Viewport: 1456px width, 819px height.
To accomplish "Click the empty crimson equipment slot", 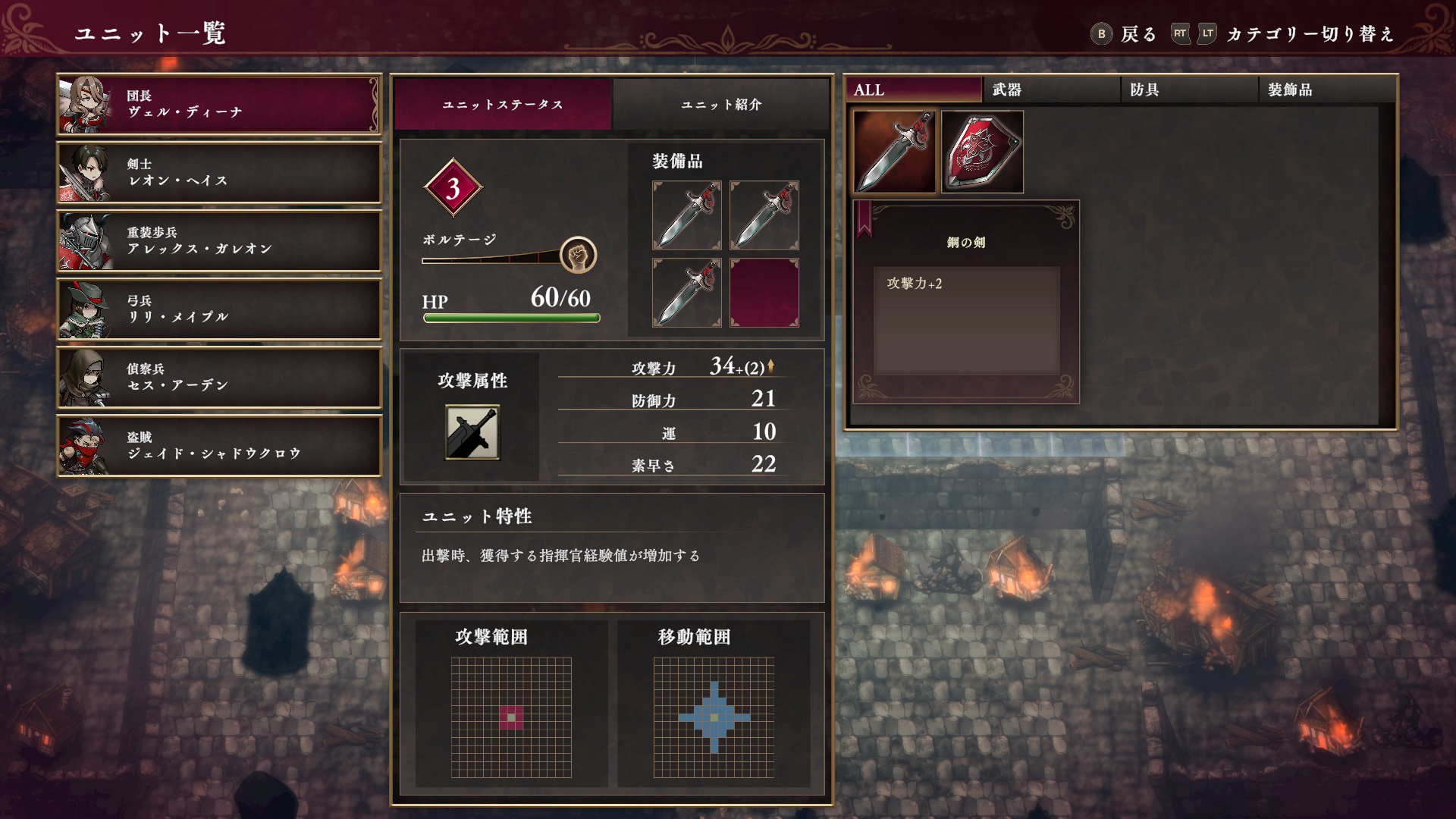I will click(764, 293).
